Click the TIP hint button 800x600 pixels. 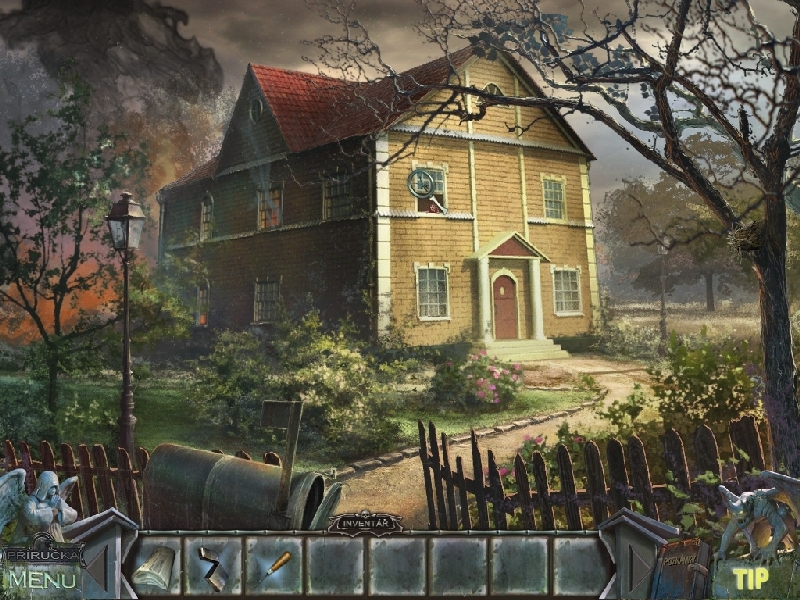[750, 578]
